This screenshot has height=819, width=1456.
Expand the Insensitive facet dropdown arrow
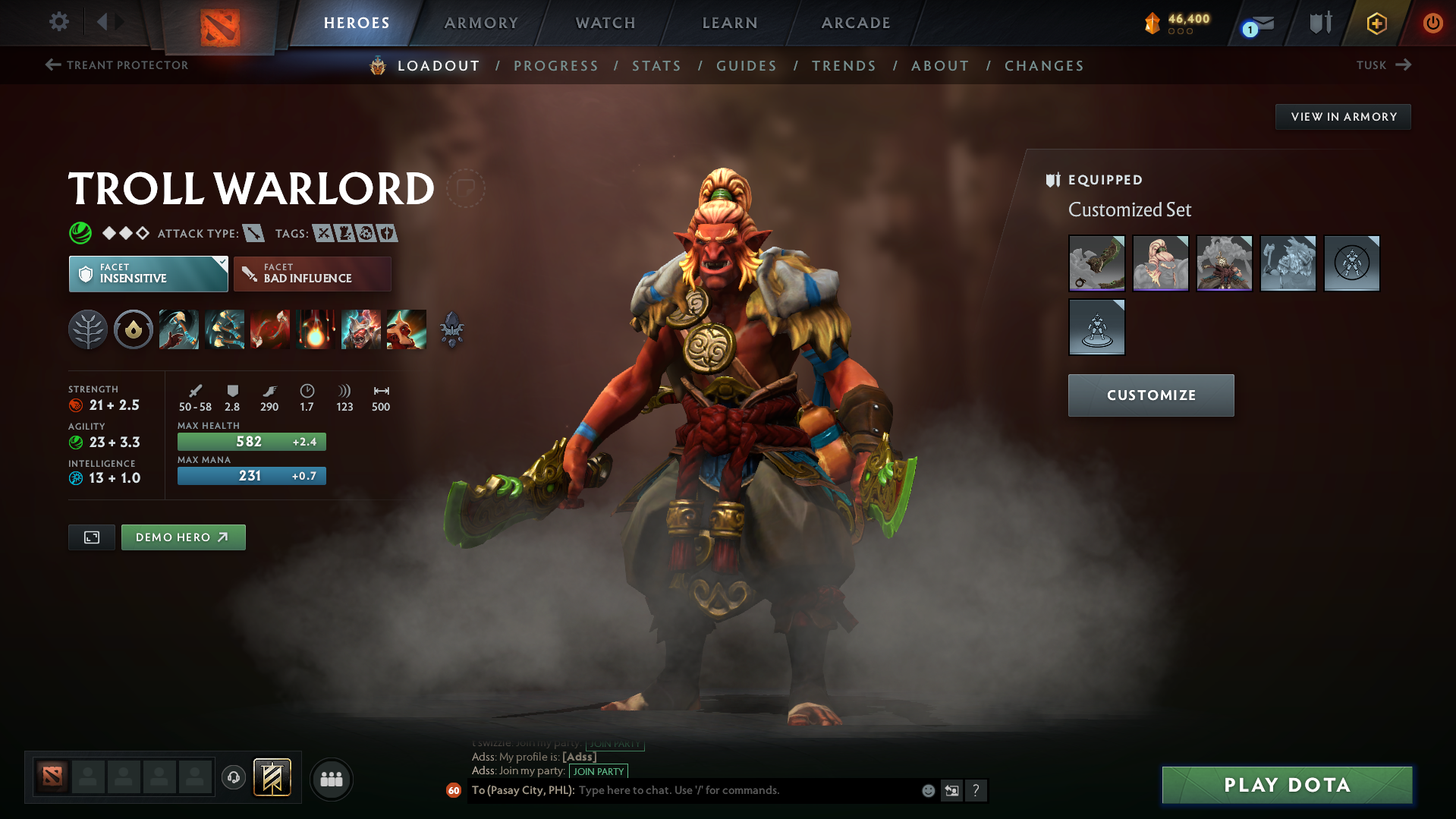tap(221, 263)
